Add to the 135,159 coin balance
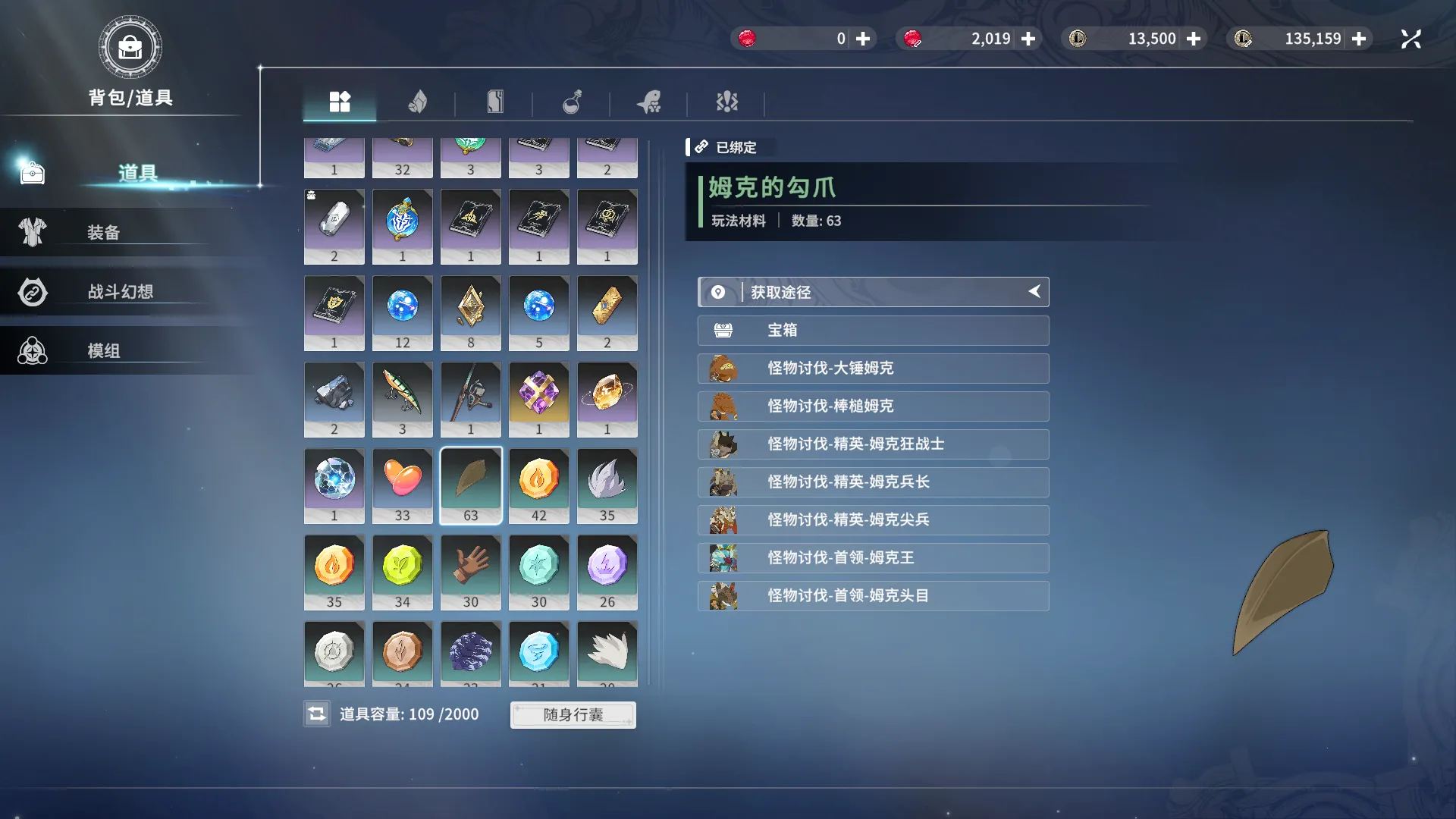The image size is (1456, 819). [1359, 39]
